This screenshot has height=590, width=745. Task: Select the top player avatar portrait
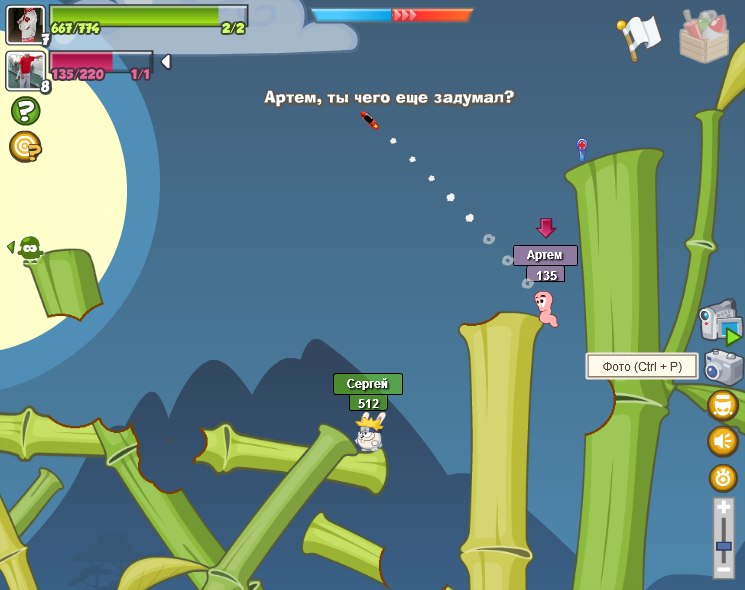tap(25, 24)
